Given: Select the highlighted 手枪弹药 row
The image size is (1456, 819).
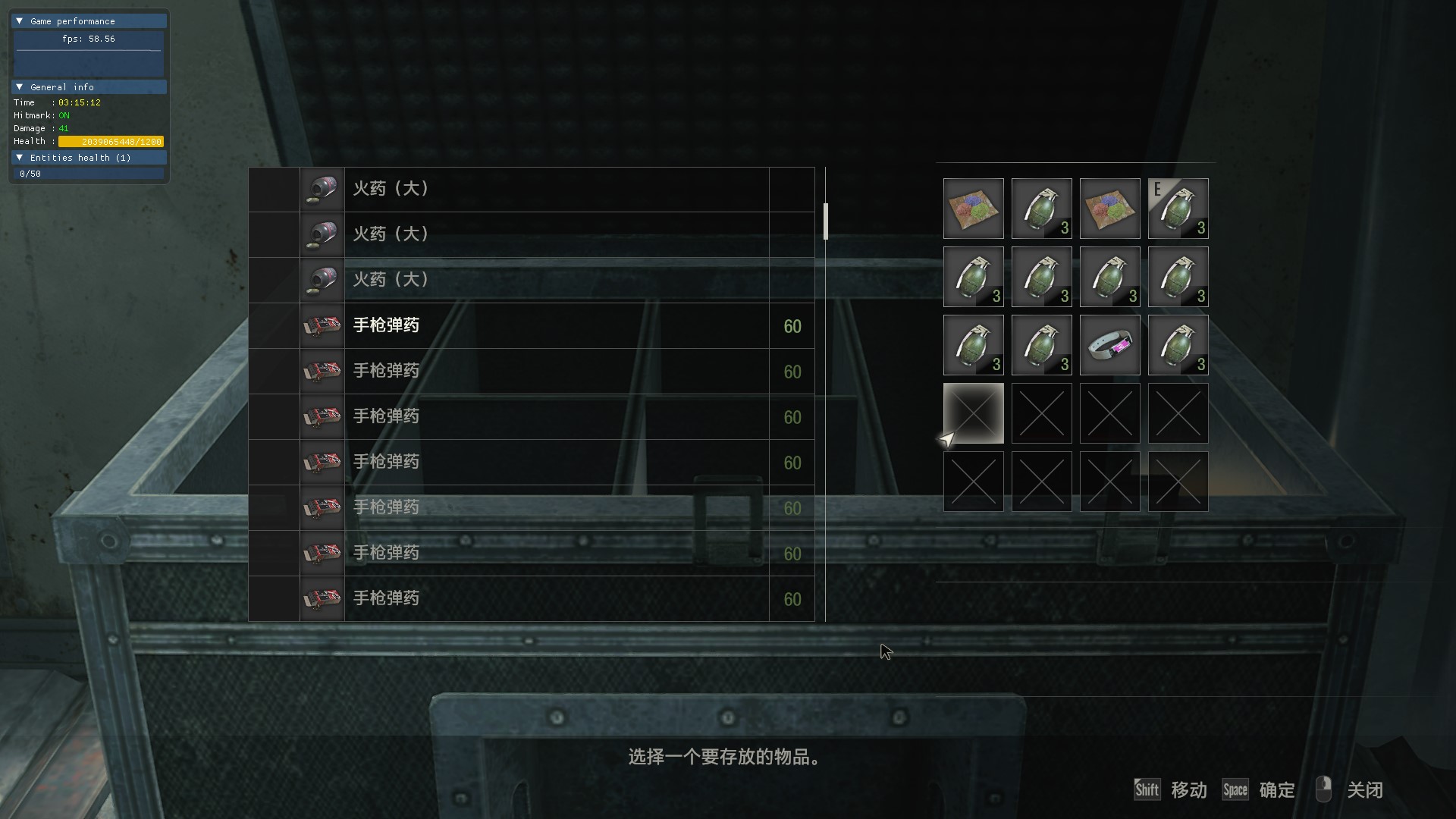Looking at the screenshot, I should point(531,326).
